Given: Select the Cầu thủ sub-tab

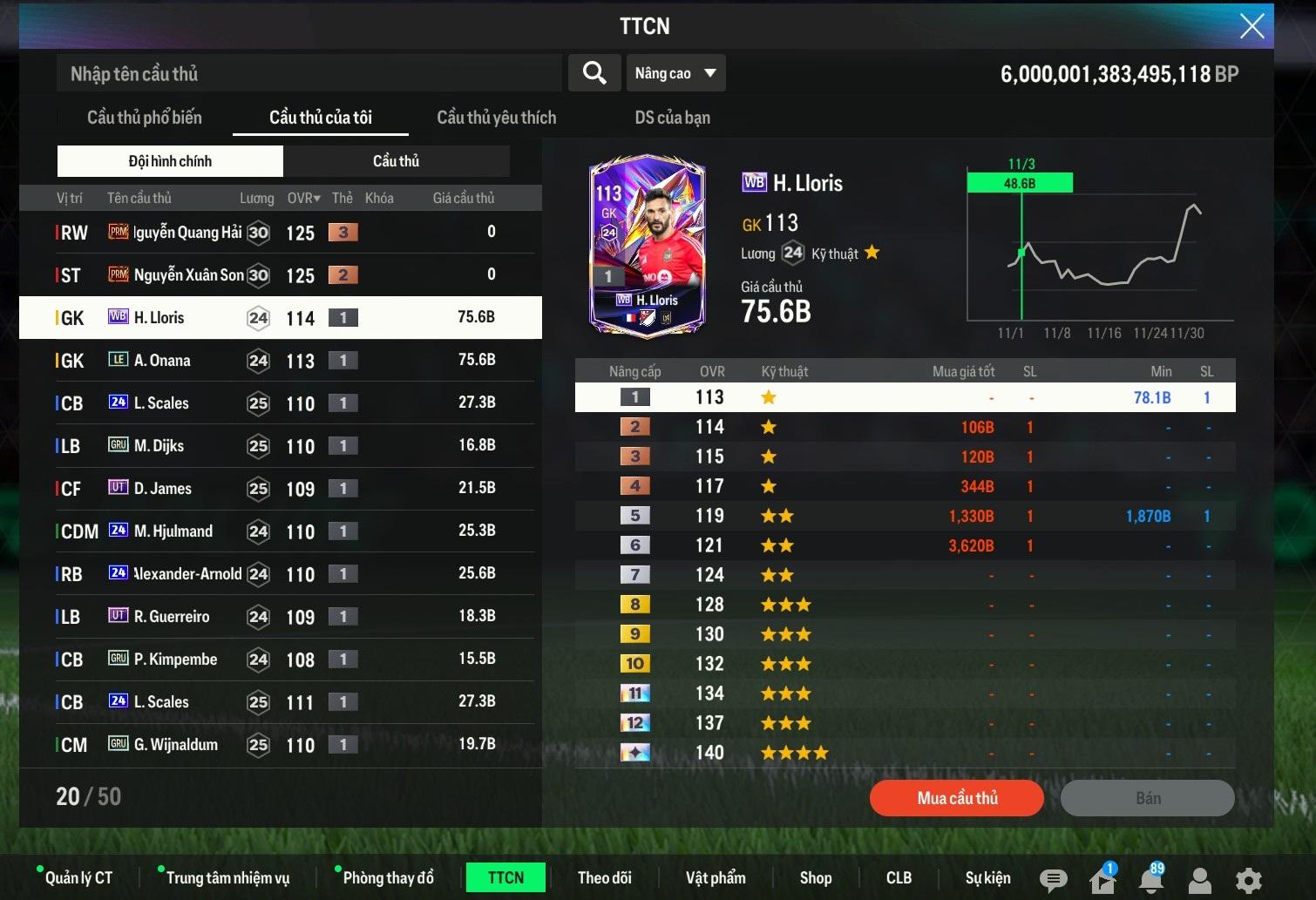Looking at the screenshot, I should click(396, 161).
